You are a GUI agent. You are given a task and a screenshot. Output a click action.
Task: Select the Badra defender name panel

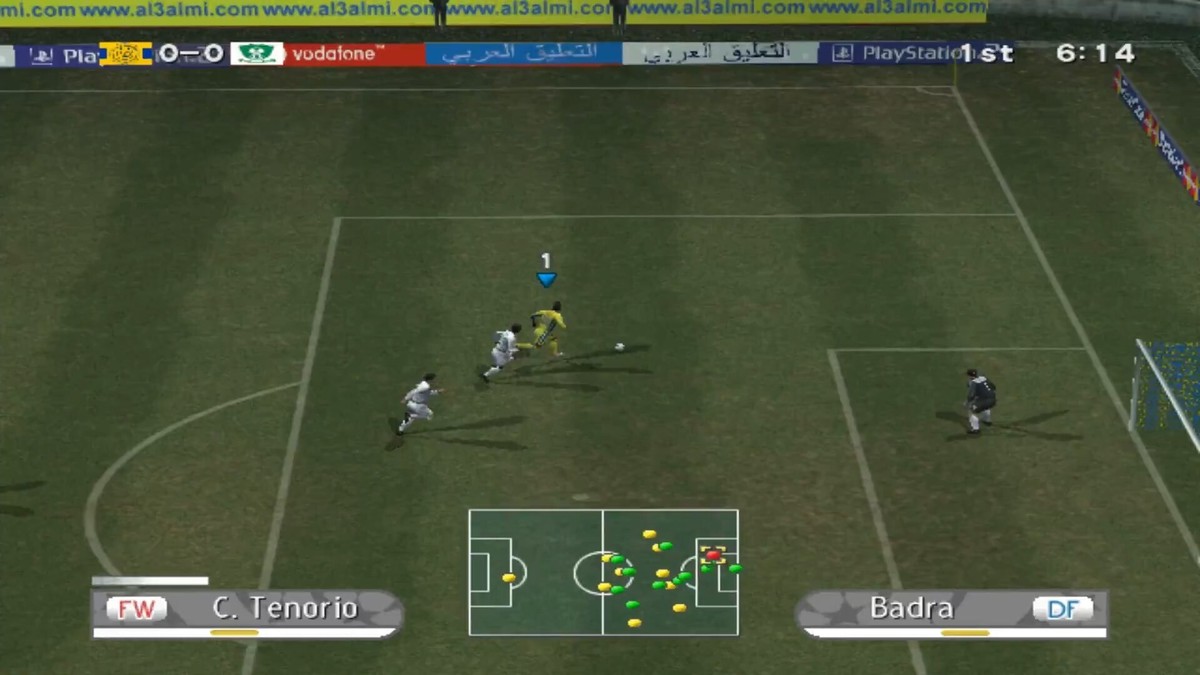pos(911,608)
